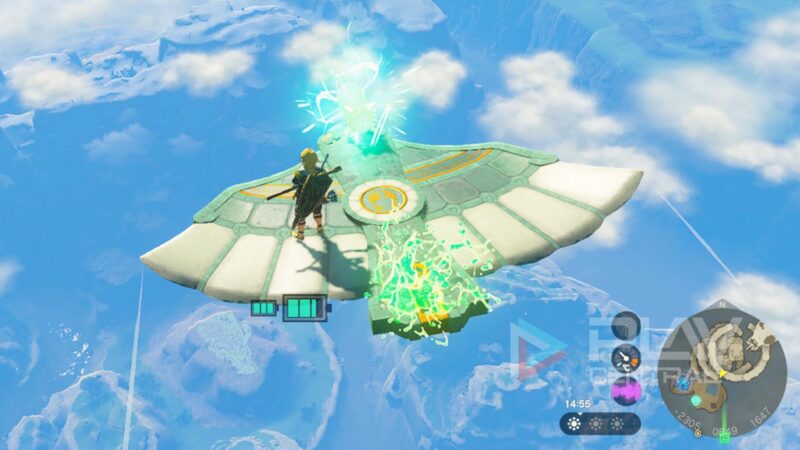Click the top dark sensor circle icon

(626, 326)
